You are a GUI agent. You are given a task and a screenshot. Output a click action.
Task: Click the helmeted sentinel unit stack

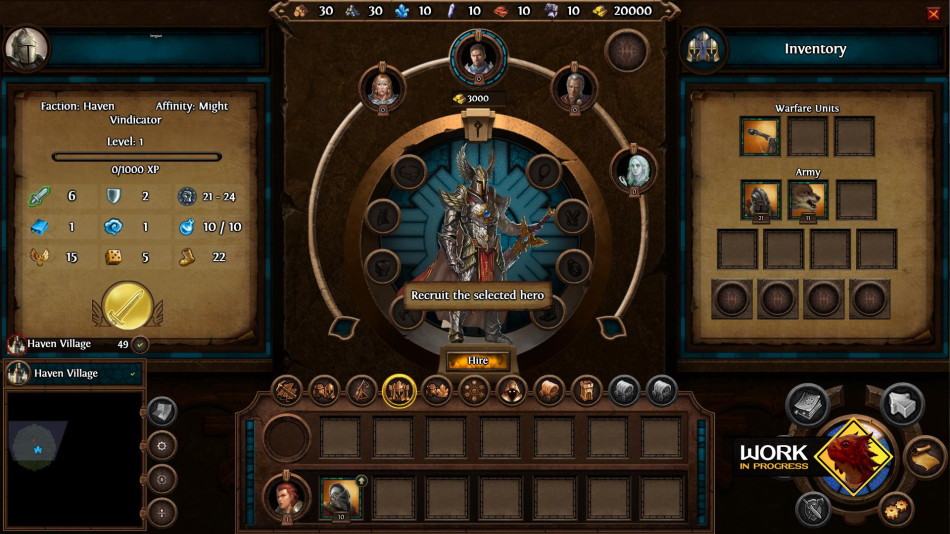tap(340, 496)
